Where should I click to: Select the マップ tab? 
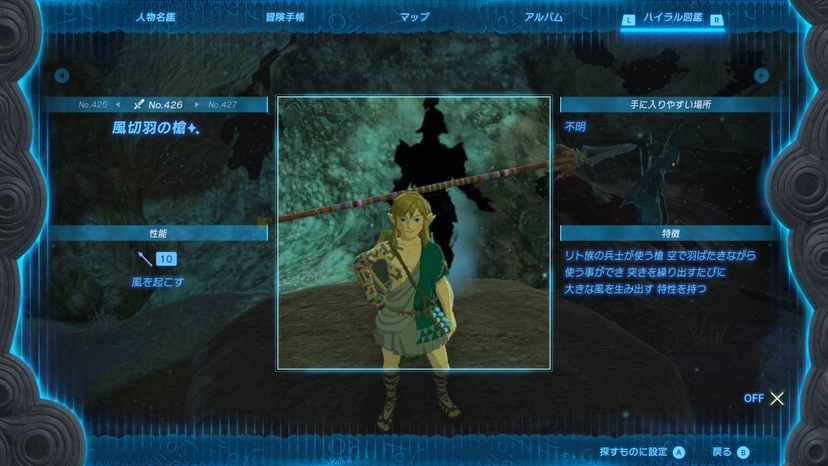(414, 18)
